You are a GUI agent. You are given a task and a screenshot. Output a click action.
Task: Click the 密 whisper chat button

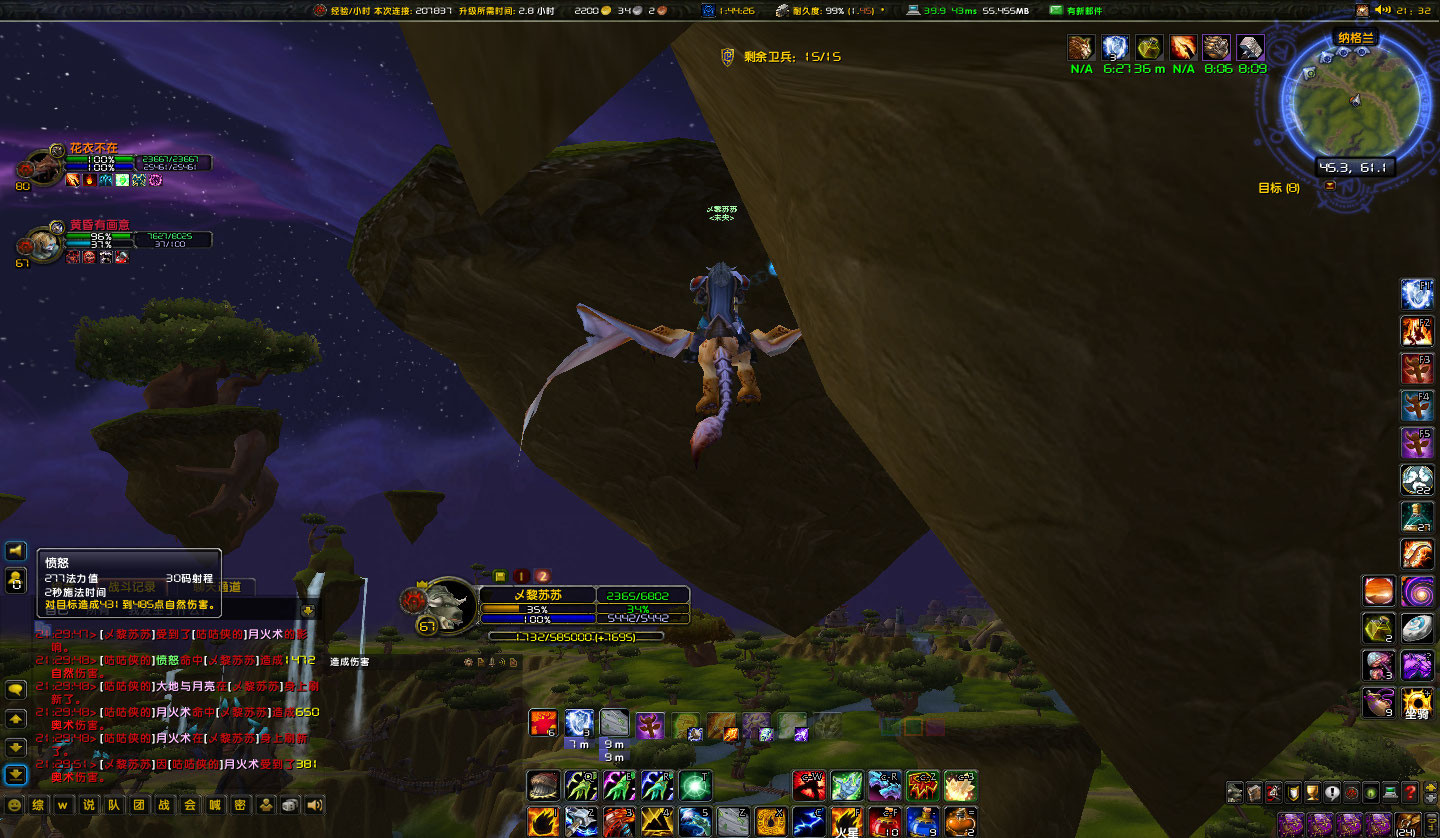pyautogui.click(x=237, y=805)
